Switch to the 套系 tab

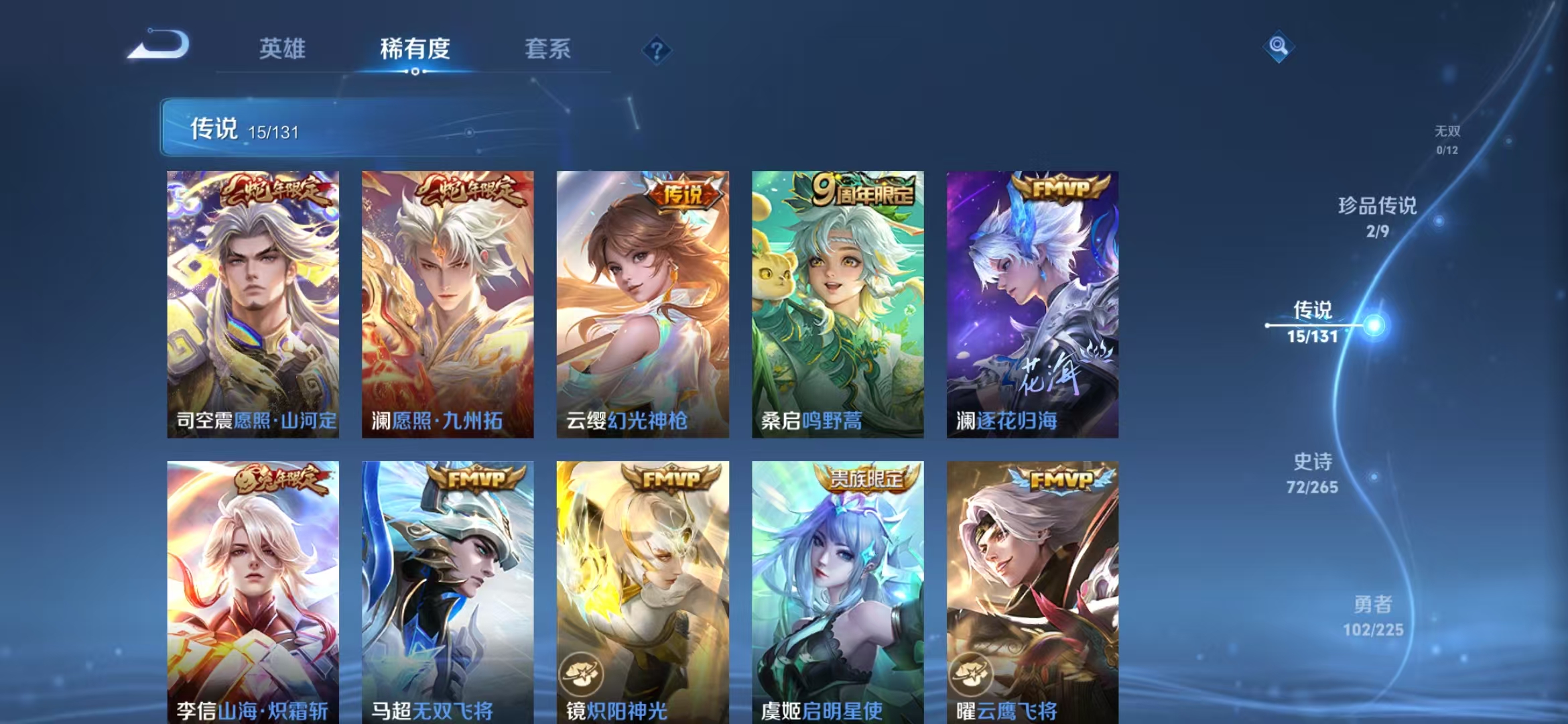pyautogui.click(x=548, y=49)
